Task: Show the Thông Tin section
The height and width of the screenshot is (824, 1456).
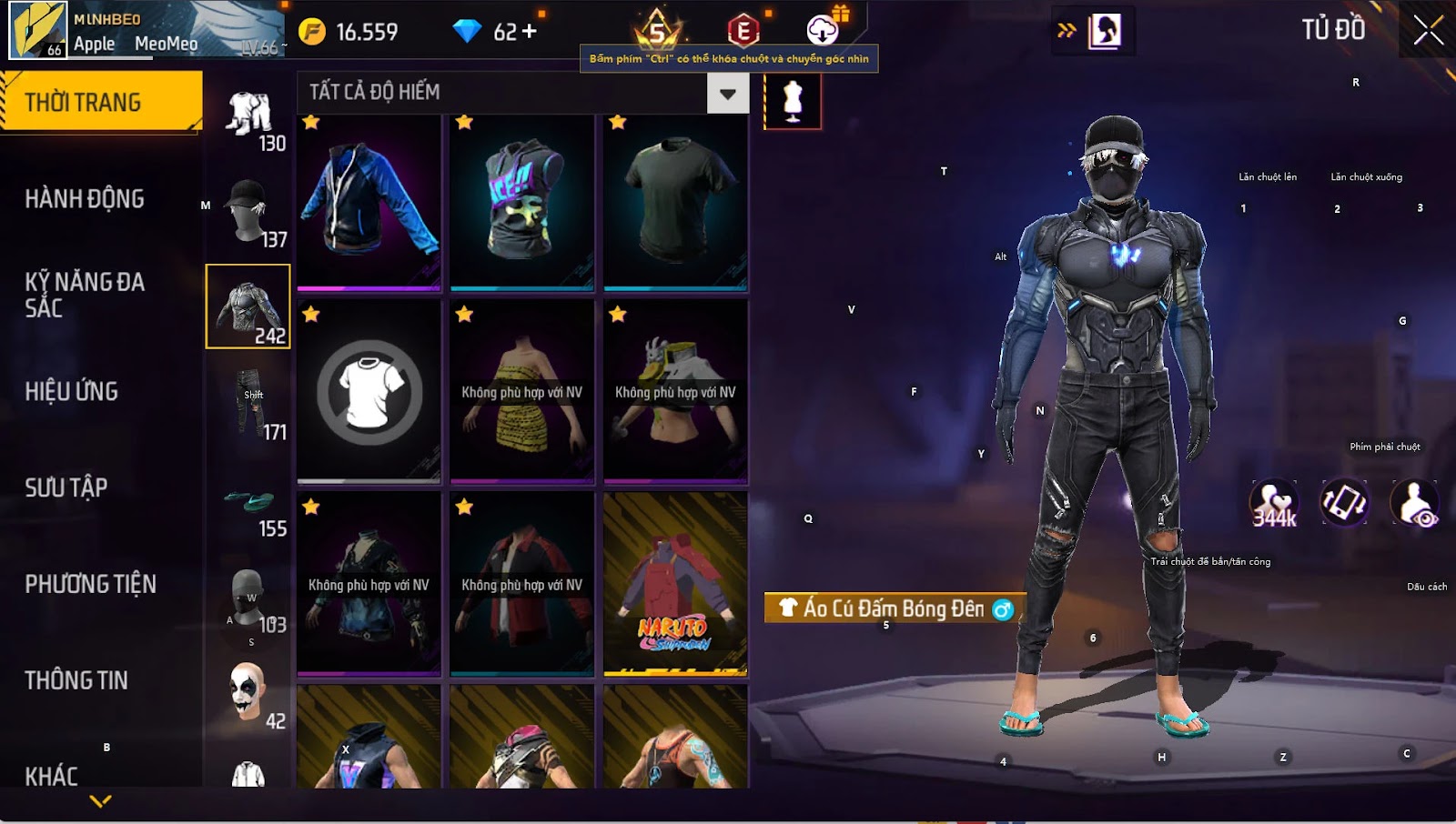Action: (76, 680)
